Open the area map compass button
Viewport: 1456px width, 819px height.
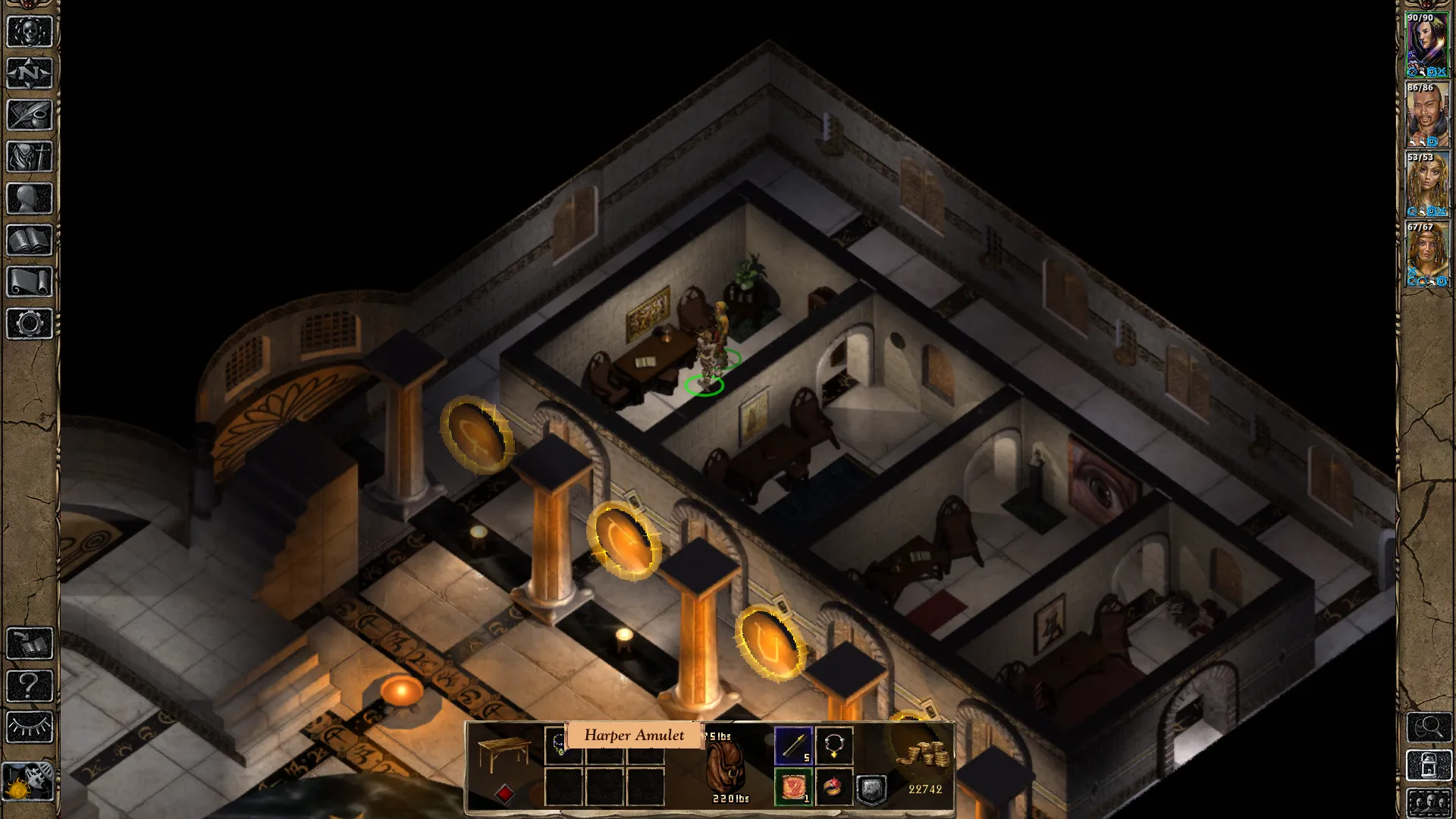click(30, 74)
